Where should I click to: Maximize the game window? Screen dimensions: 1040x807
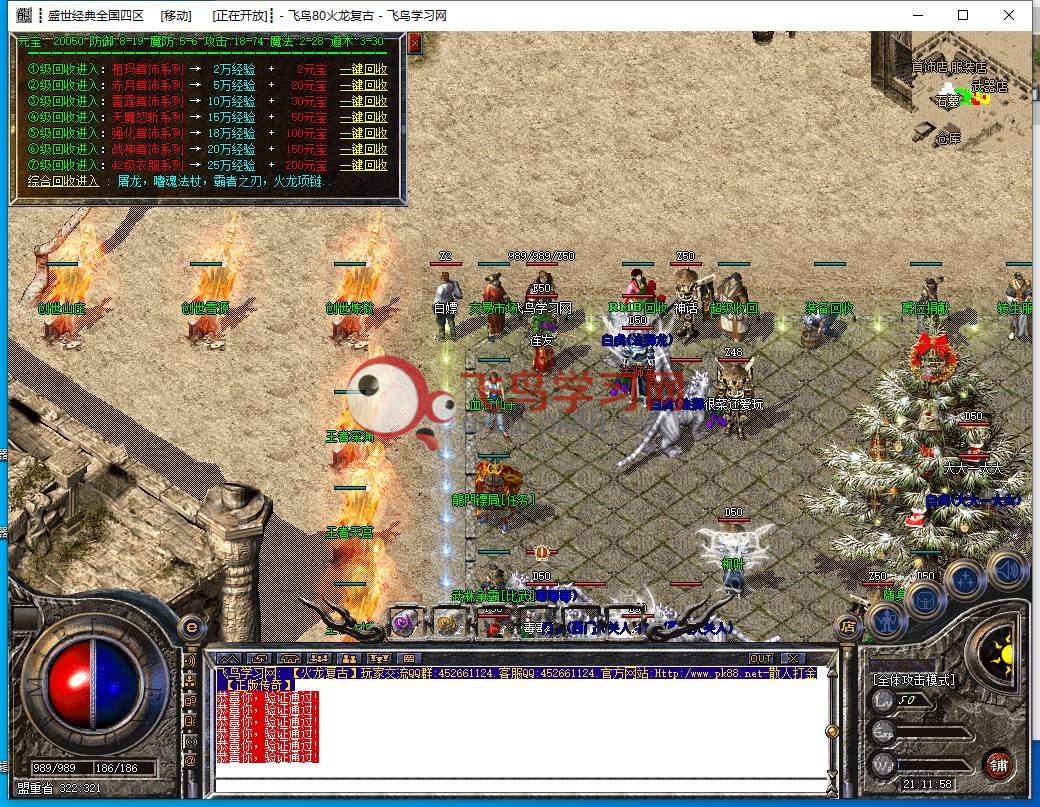coord(963,15)
